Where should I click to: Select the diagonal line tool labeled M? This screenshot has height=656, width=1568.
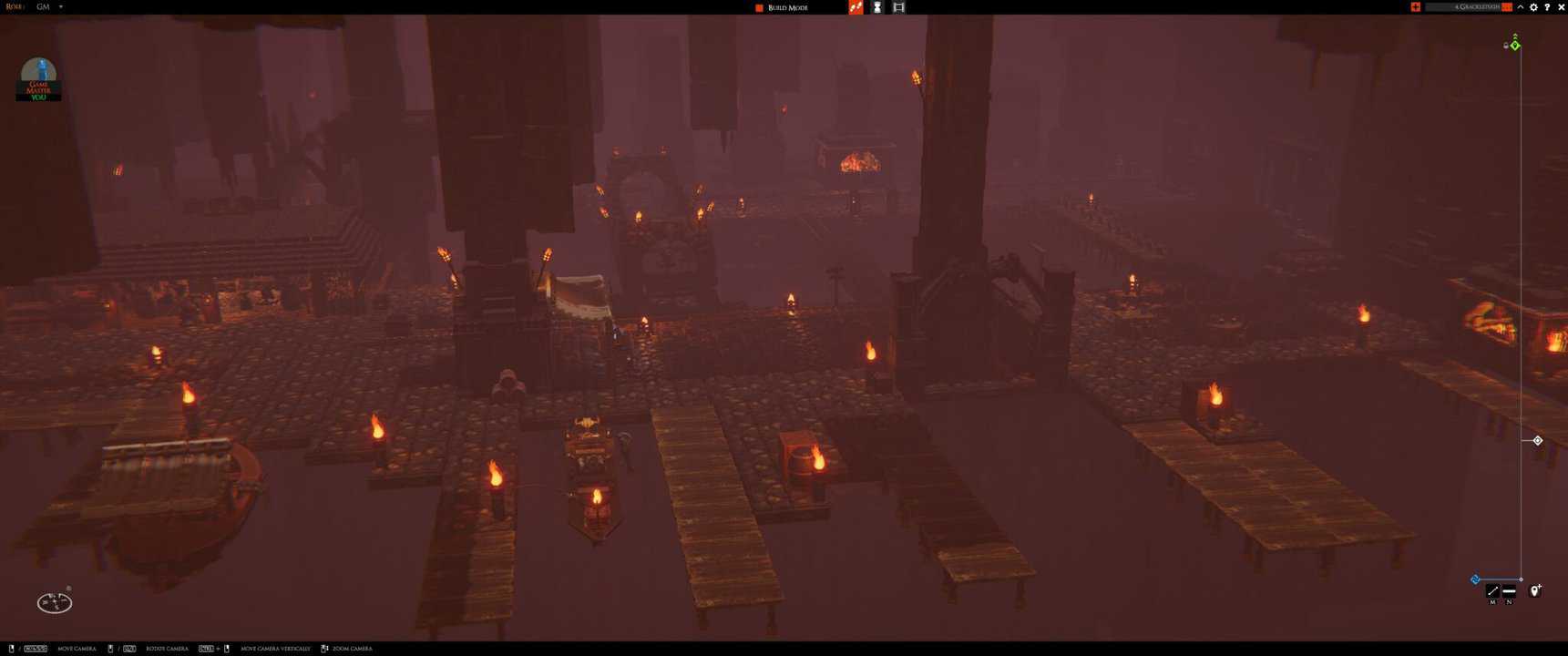point(1492,592)
